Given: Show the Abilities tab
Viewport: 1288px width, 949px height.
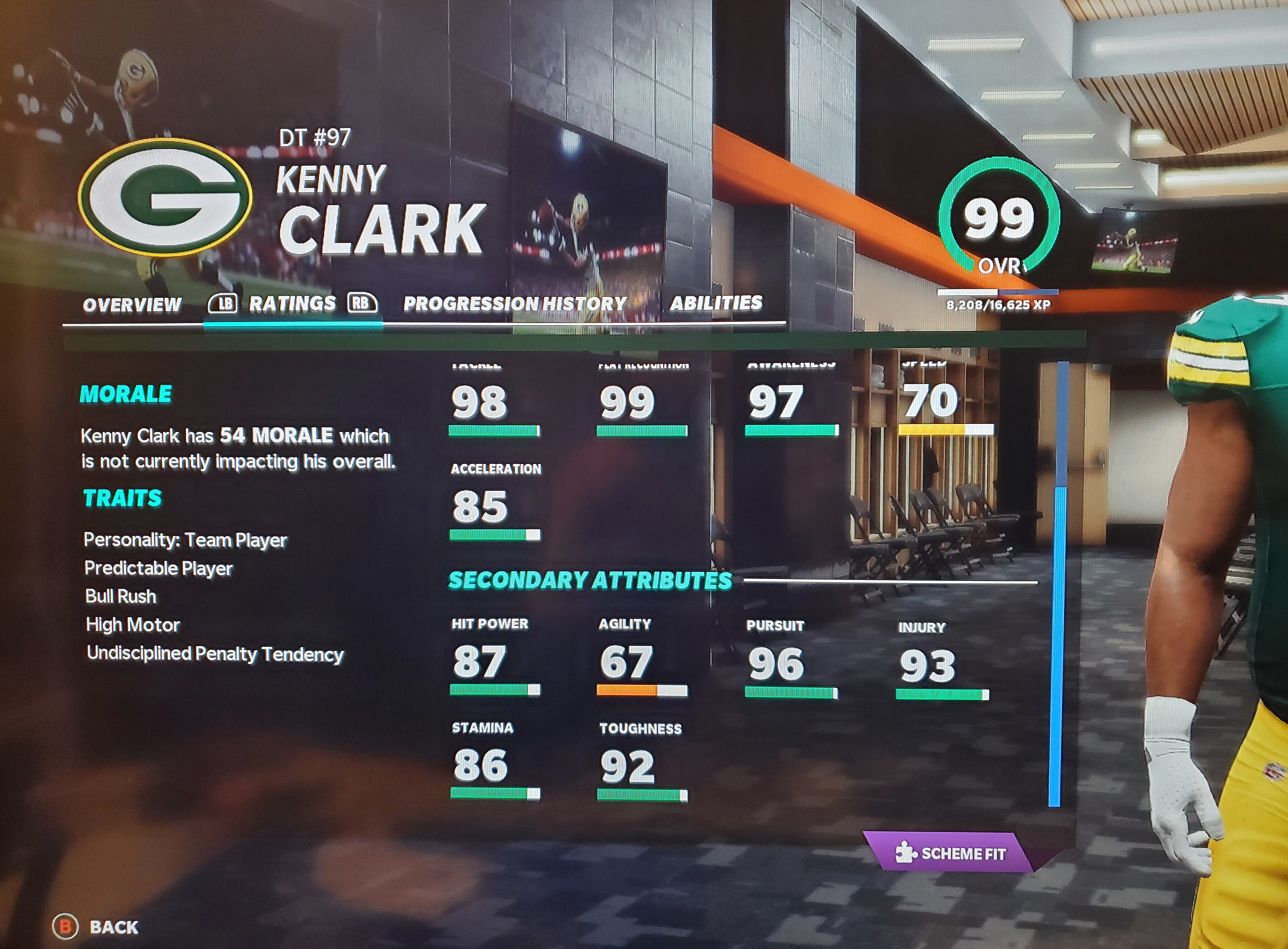Looking at the screenshot, I should coord(716,303).
